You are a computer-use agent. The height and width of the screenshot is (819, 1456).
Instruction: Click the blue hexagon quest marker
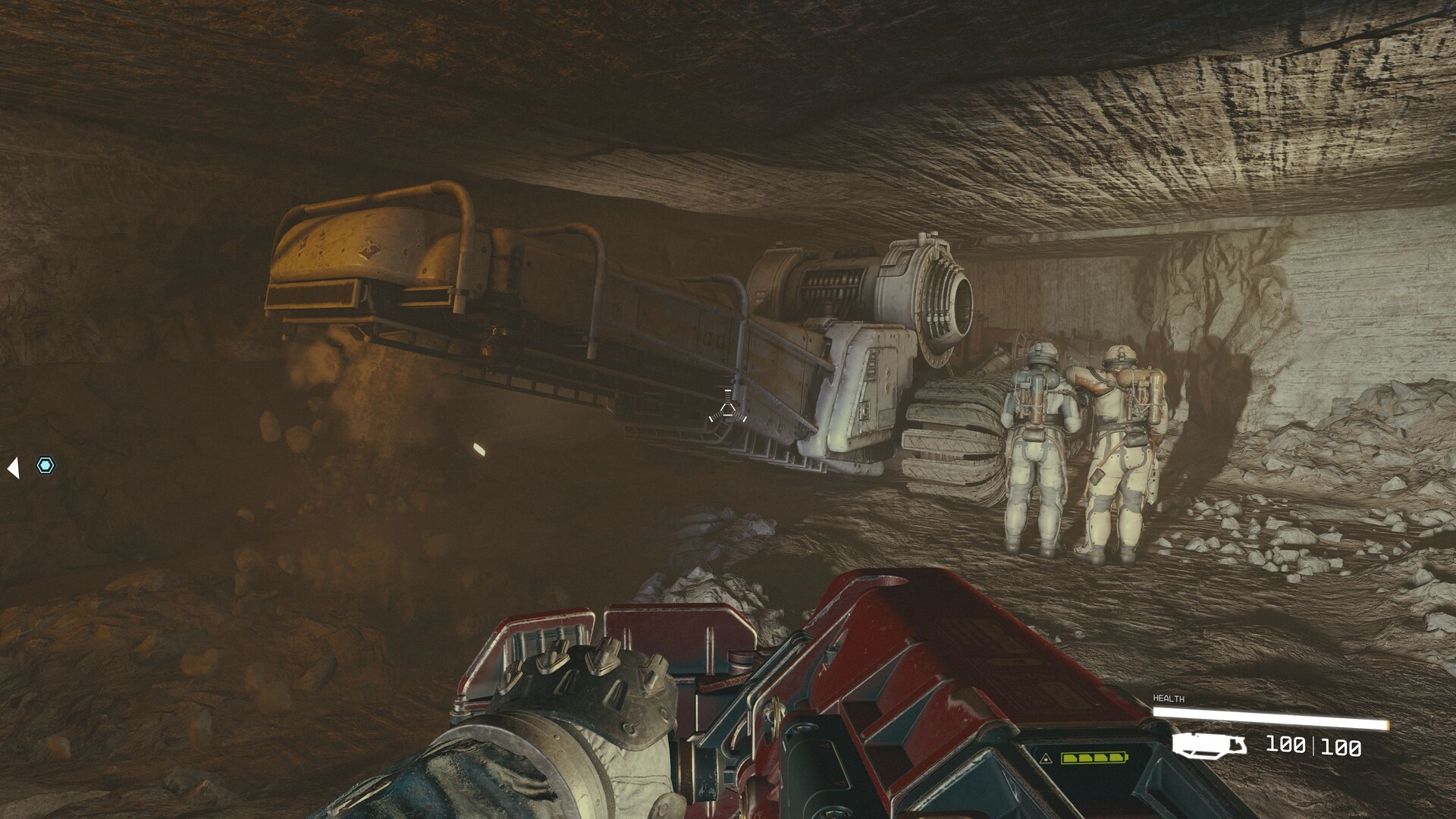[45, 466]
